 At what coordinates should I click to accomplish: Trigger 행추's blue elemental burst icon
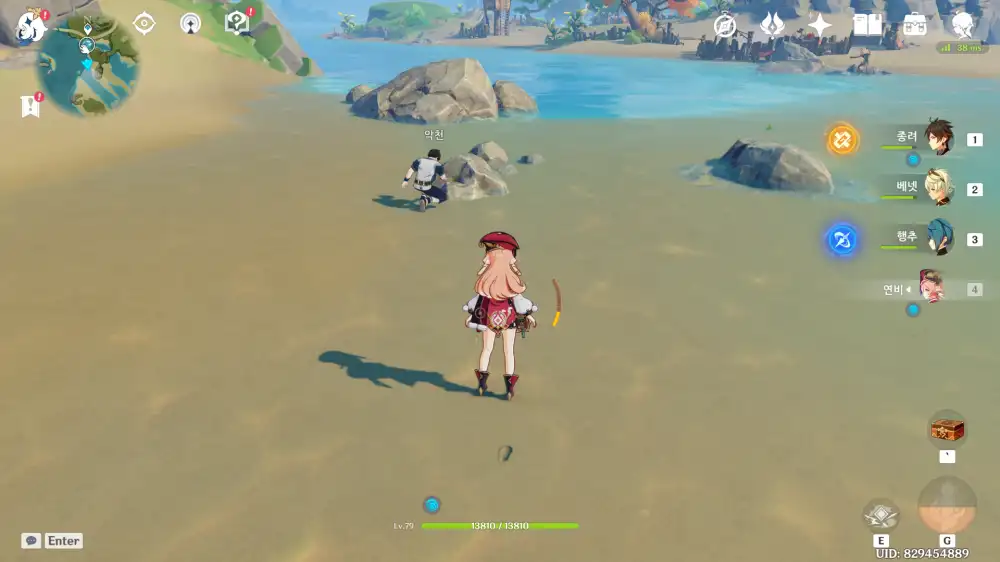click(843, 240)
